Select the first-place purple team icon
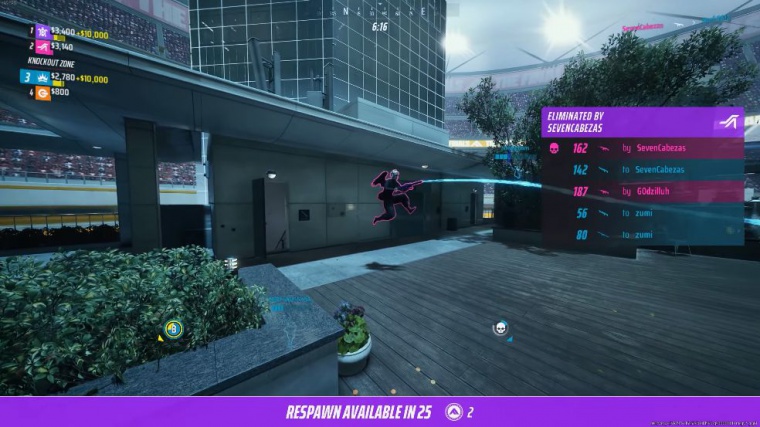This screenshot has height=427, width=760. pyautogui.click(x=42, y=32)
